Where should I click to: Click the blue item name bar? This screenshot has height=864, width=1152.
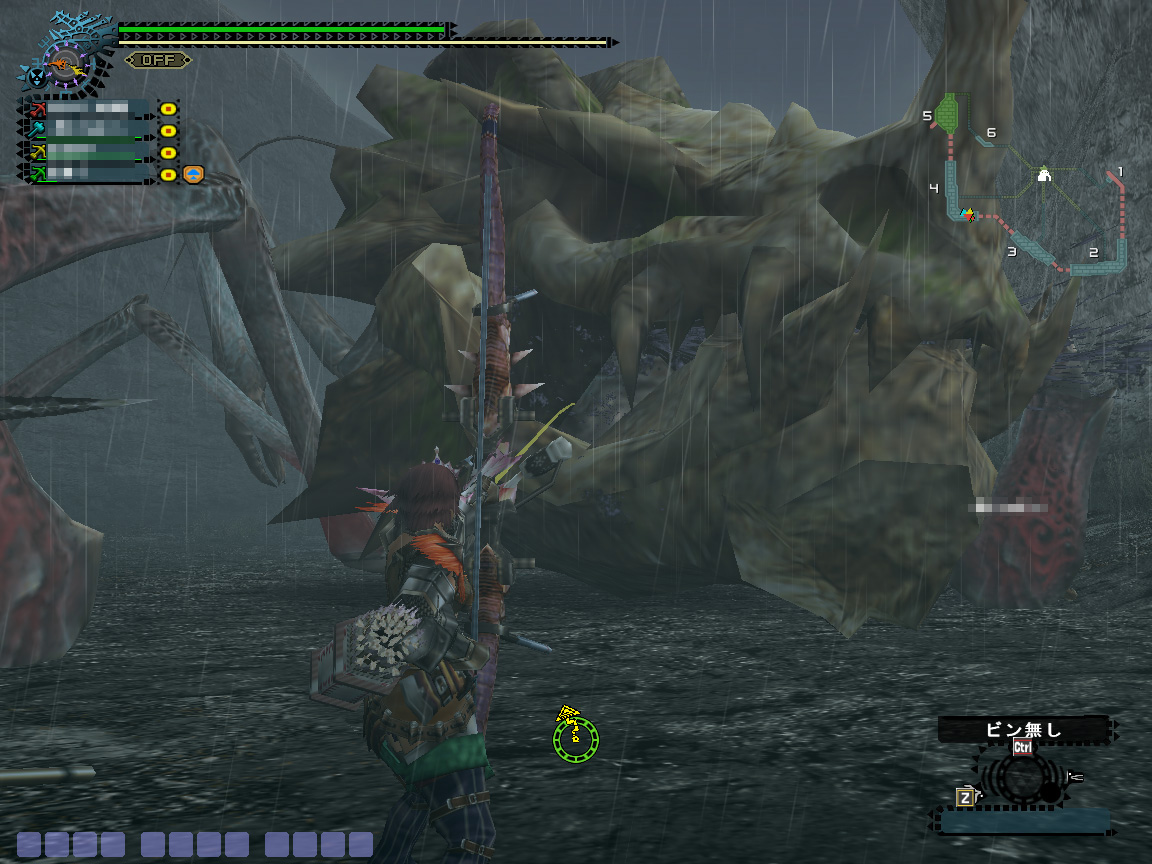point(1024,822)
